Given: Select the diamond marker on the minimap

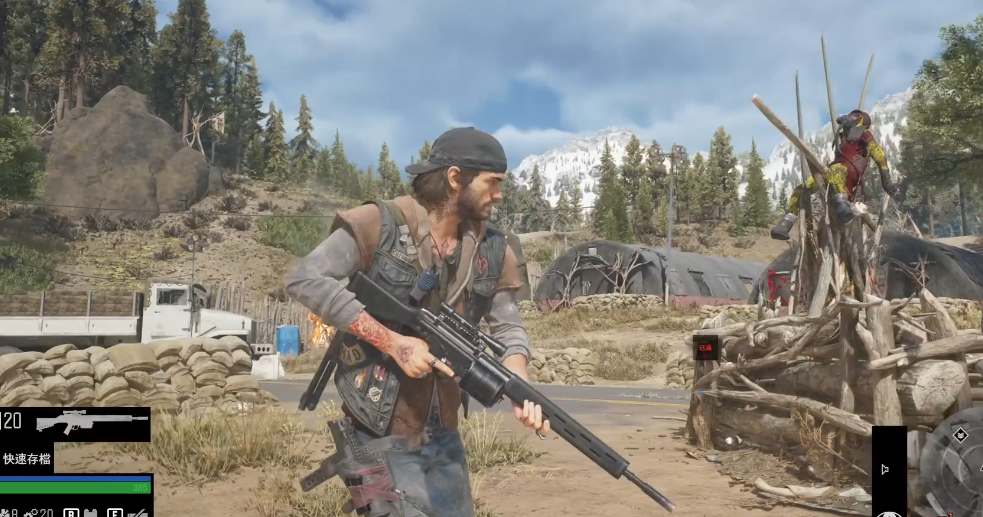Looking at the screenshot, I should point(960,435).
